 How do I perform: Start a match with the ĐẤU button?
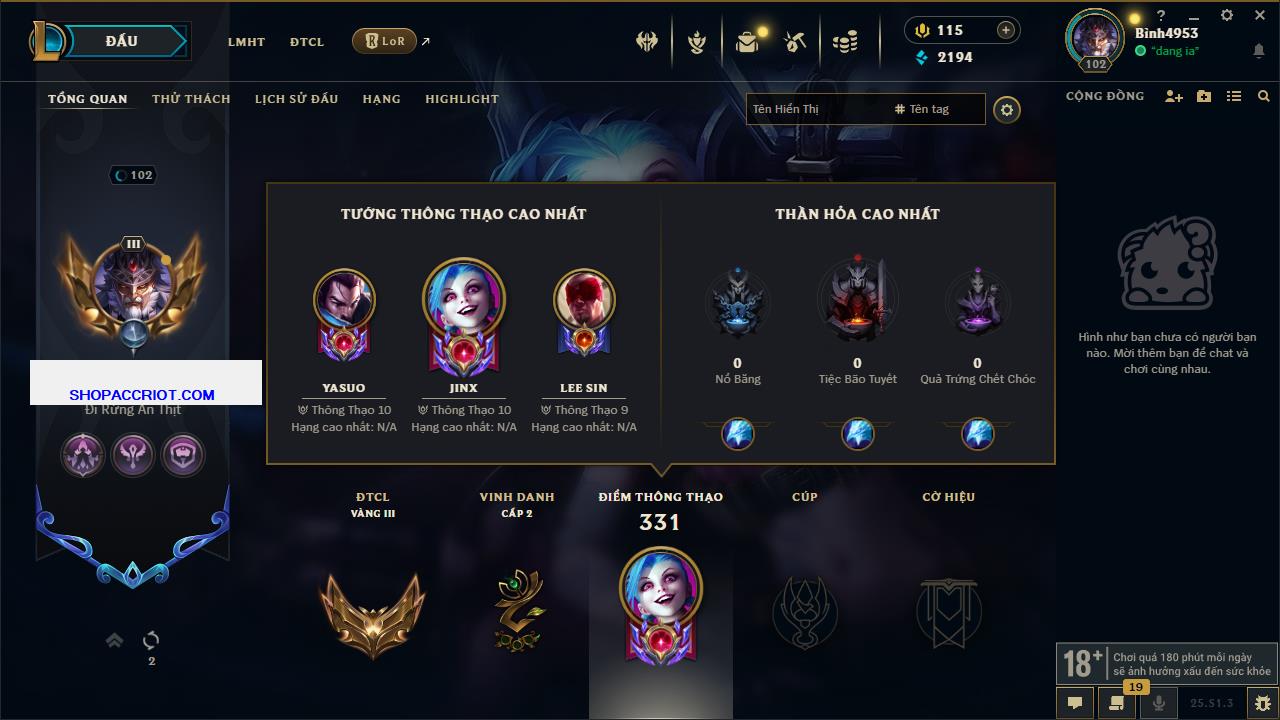(x=122, y=41)
